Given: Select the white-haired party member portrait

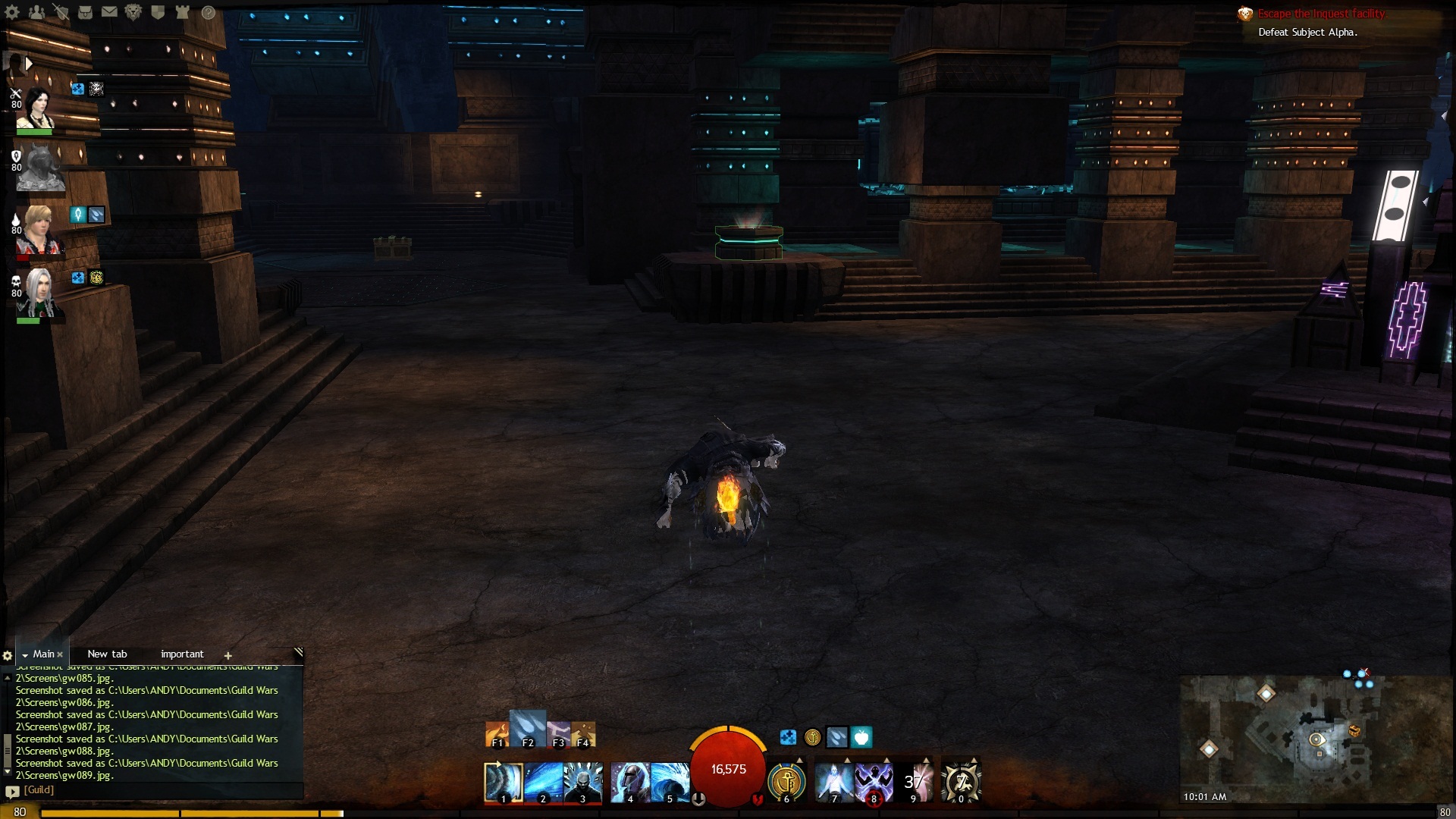Looking at the screenshot, I should (x=38, y=293).
